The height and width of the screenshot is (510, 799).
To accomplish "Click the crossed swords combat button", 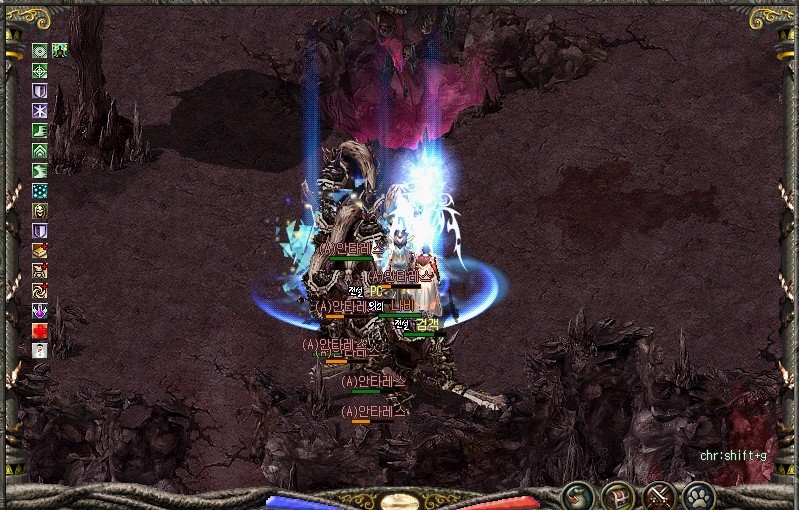I will tap(658, 495).
